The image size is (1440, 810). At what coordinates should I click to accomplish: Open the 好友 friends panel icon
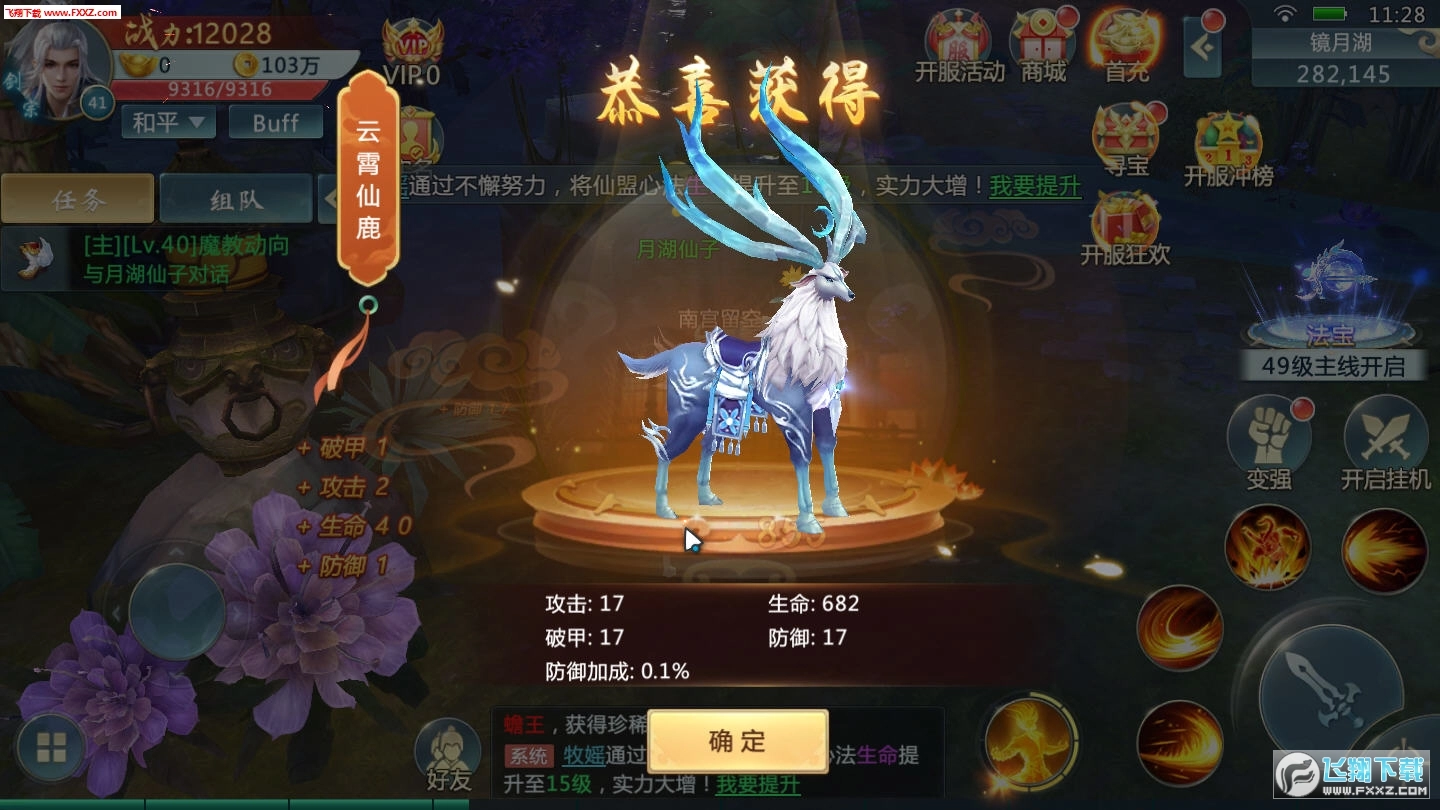[448, 750]
